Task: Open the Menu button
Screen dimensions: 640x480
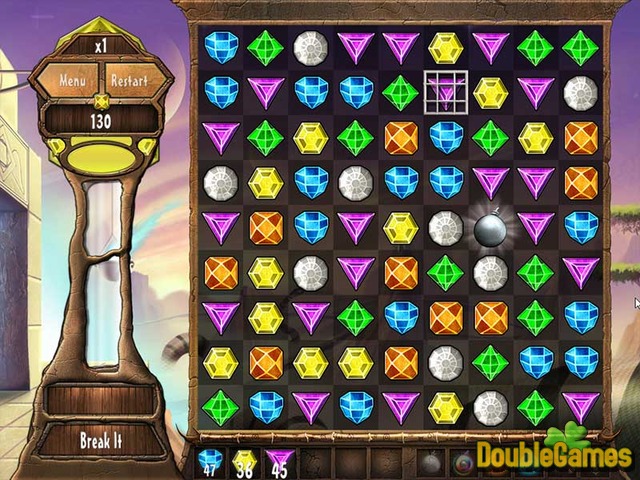Action: click(72, 79)
